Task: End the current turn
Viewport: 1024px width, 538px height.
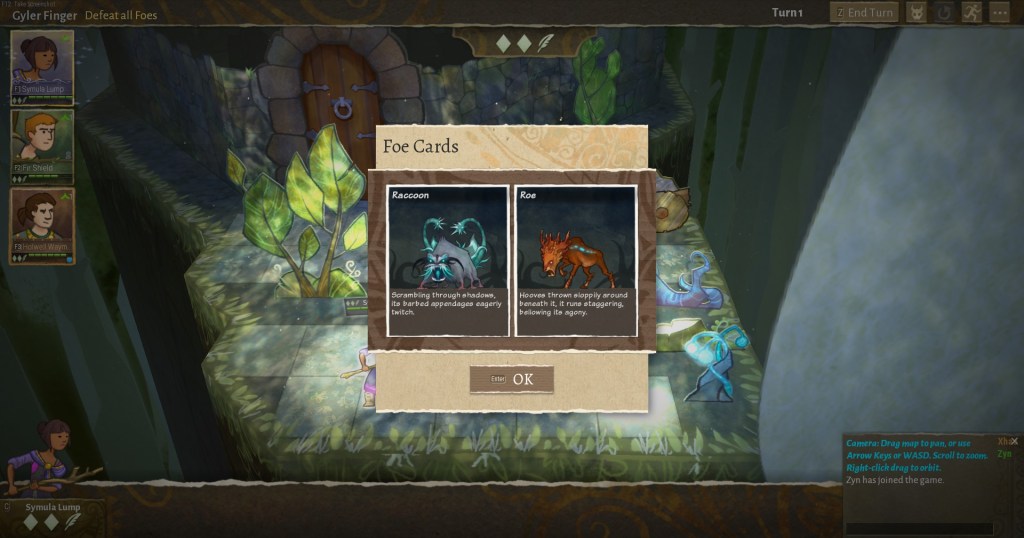Action: coord(864,13)
